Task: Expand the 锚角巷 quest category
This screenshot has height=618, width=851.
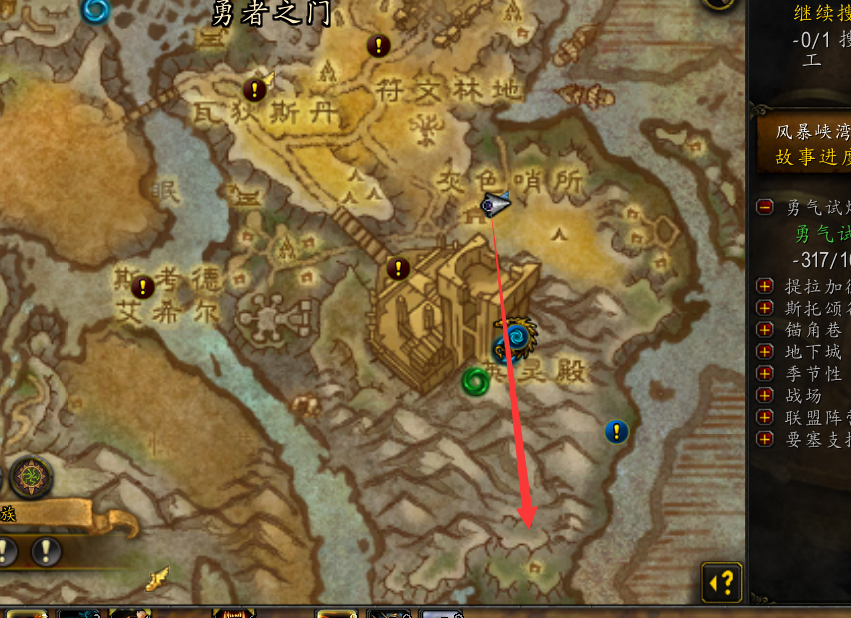Action: click(x=765, y=329)
